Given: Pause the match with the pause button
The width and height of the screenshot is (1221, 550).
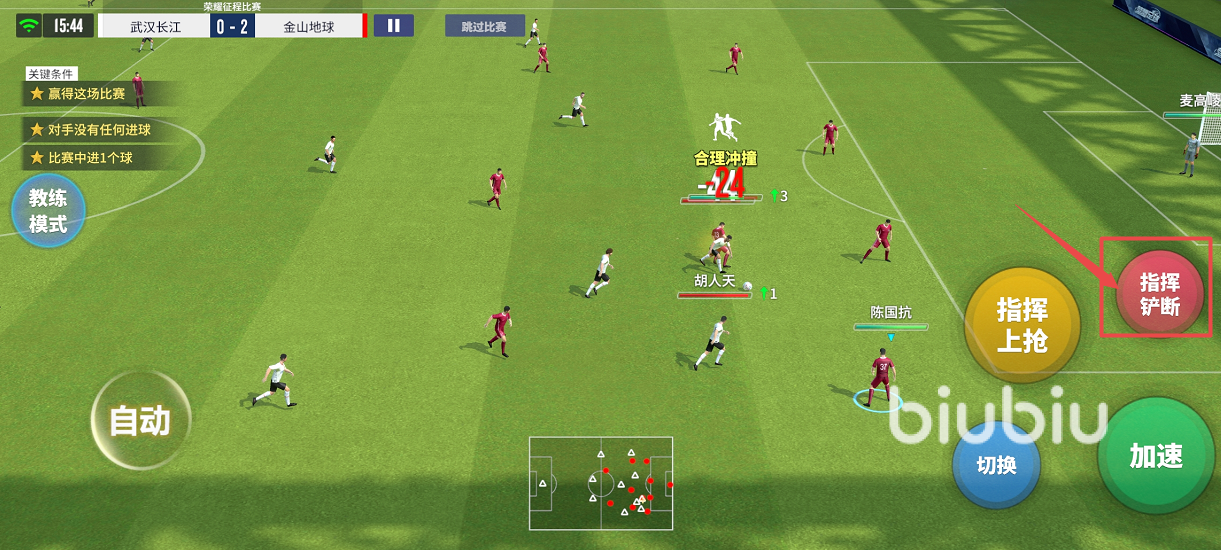Looking at the screenshot, I should (x=394, y=26).
